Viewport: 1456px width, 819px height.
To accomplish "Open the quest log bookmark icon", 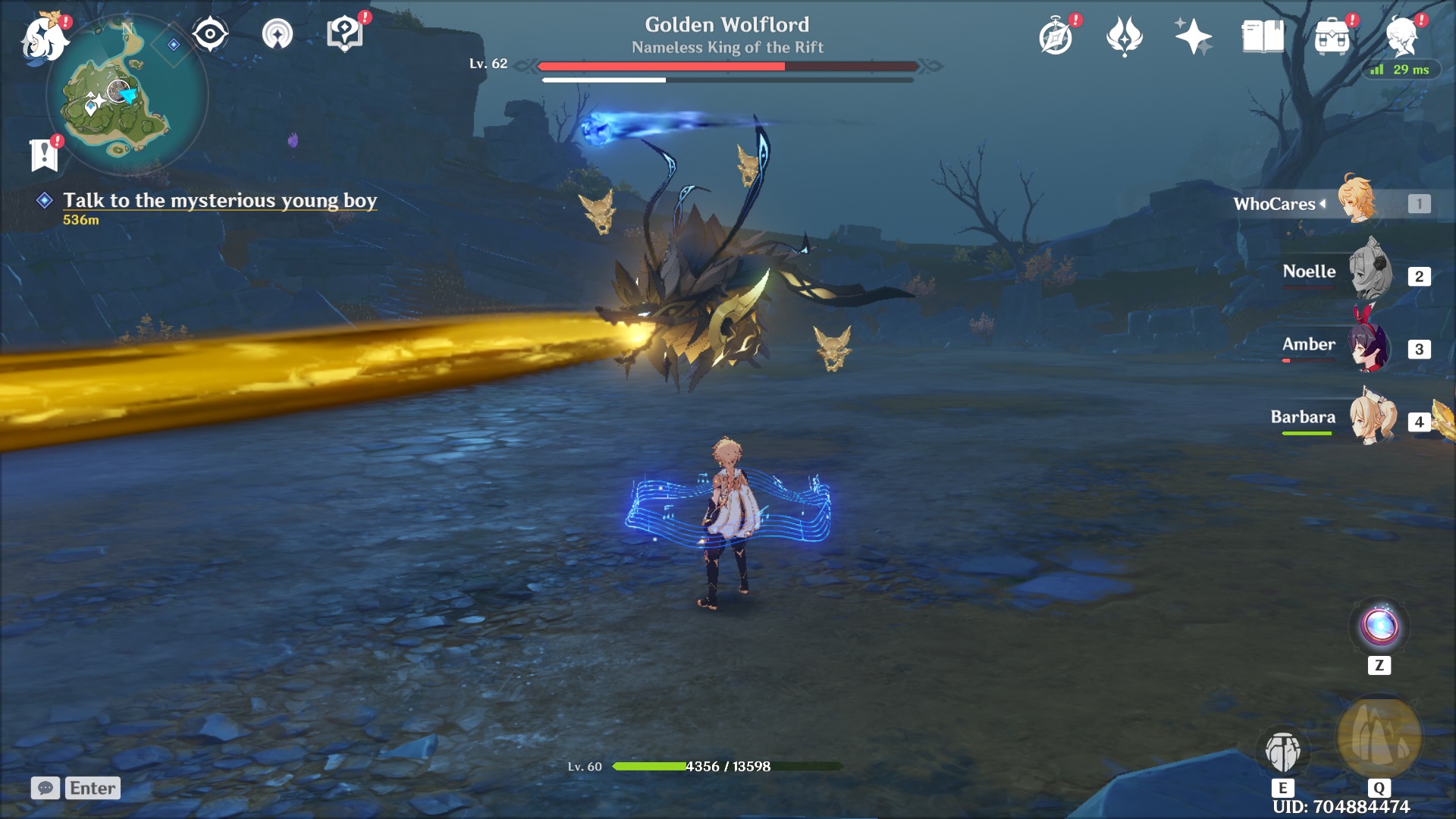I will pyautogui.click(x=44, y=155).
